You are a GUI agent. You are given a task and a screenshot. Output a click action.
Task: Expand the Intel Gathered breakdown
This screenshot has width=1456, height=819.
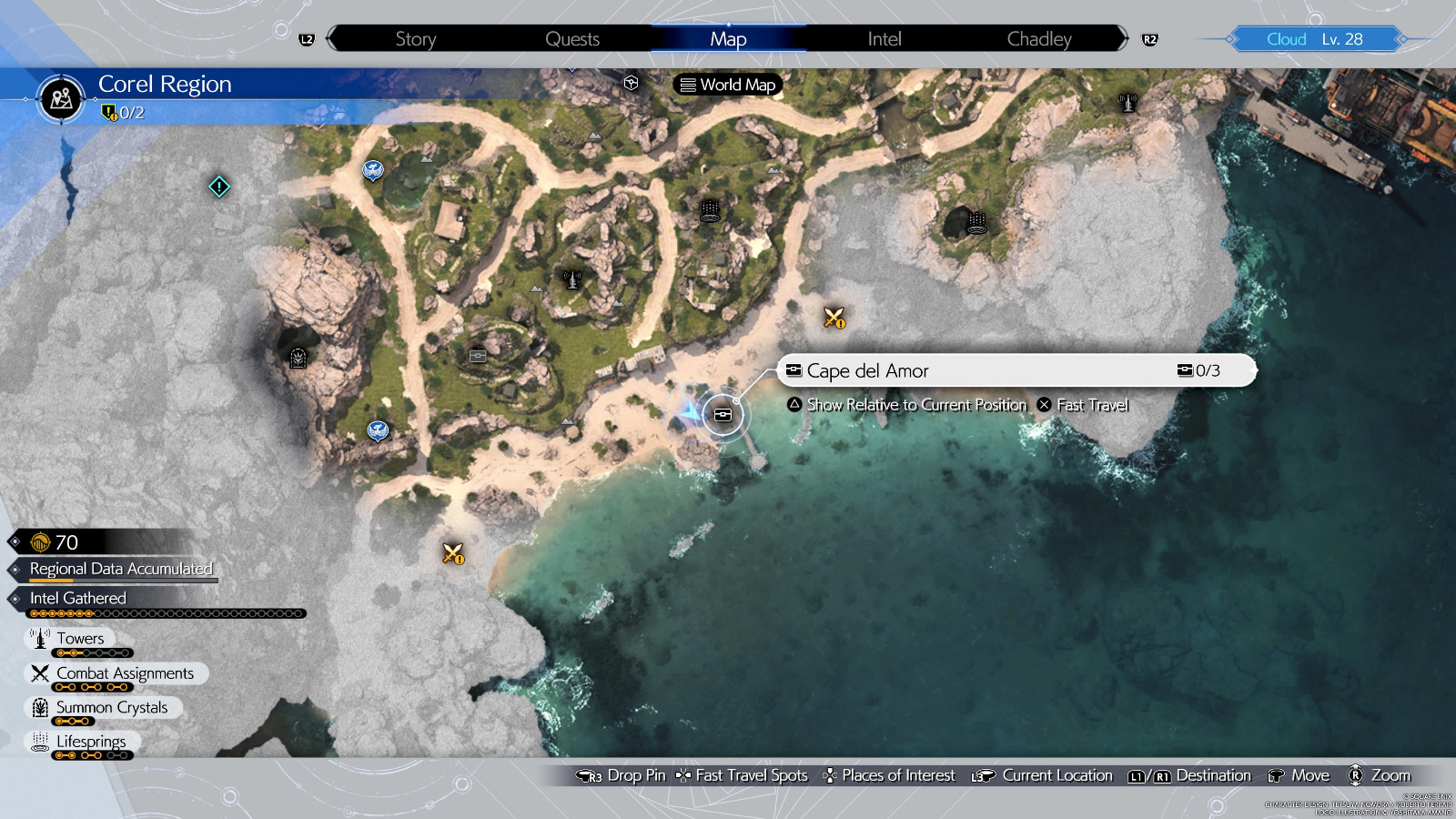(x=77, y=598)
